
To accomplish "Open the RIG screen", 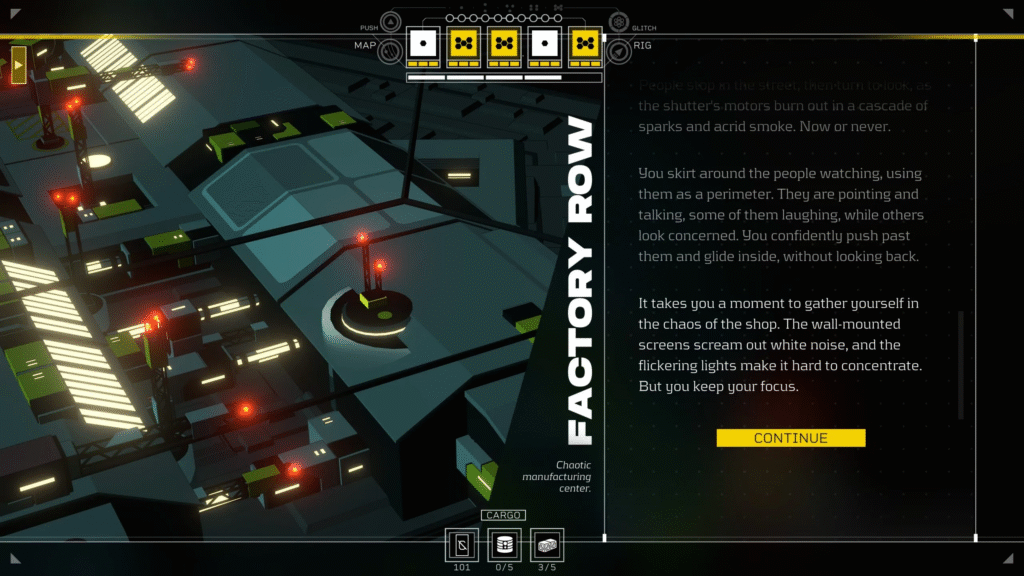I will coord(619,47).
